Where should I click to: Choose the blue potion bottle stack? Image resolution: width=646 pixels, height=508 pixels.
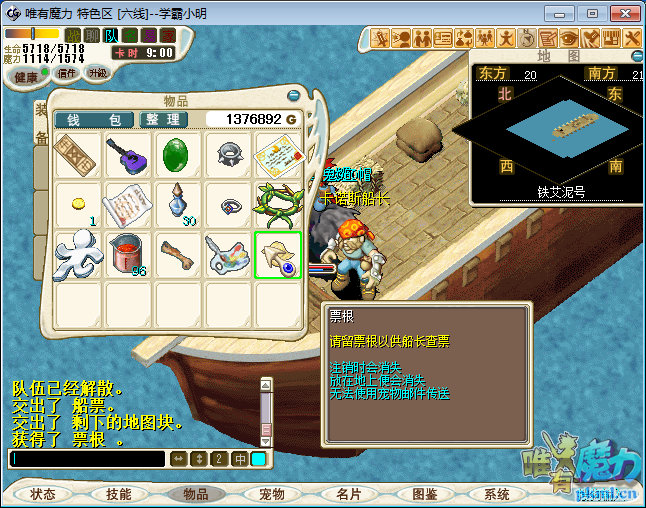click(x=179, y=204)
